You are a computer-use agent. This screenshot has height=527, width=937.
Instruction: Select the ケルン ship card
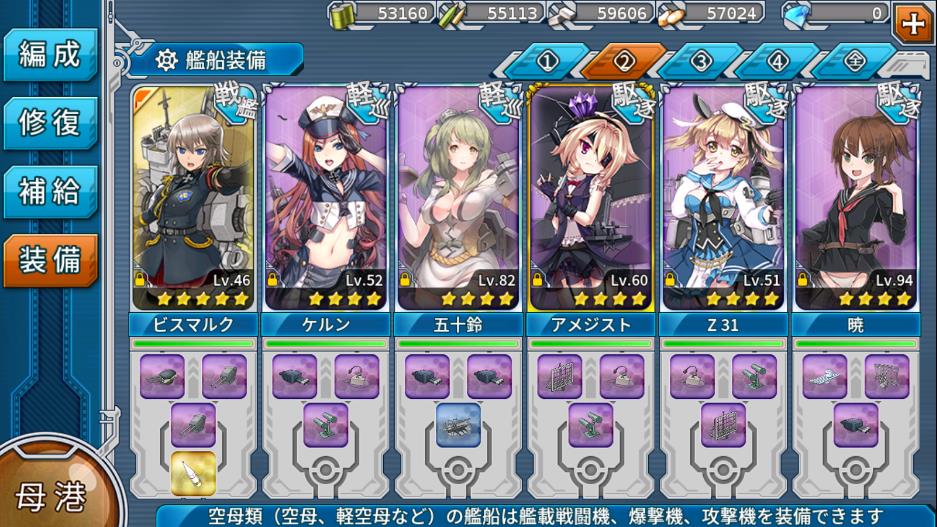(x=325, y=198)
